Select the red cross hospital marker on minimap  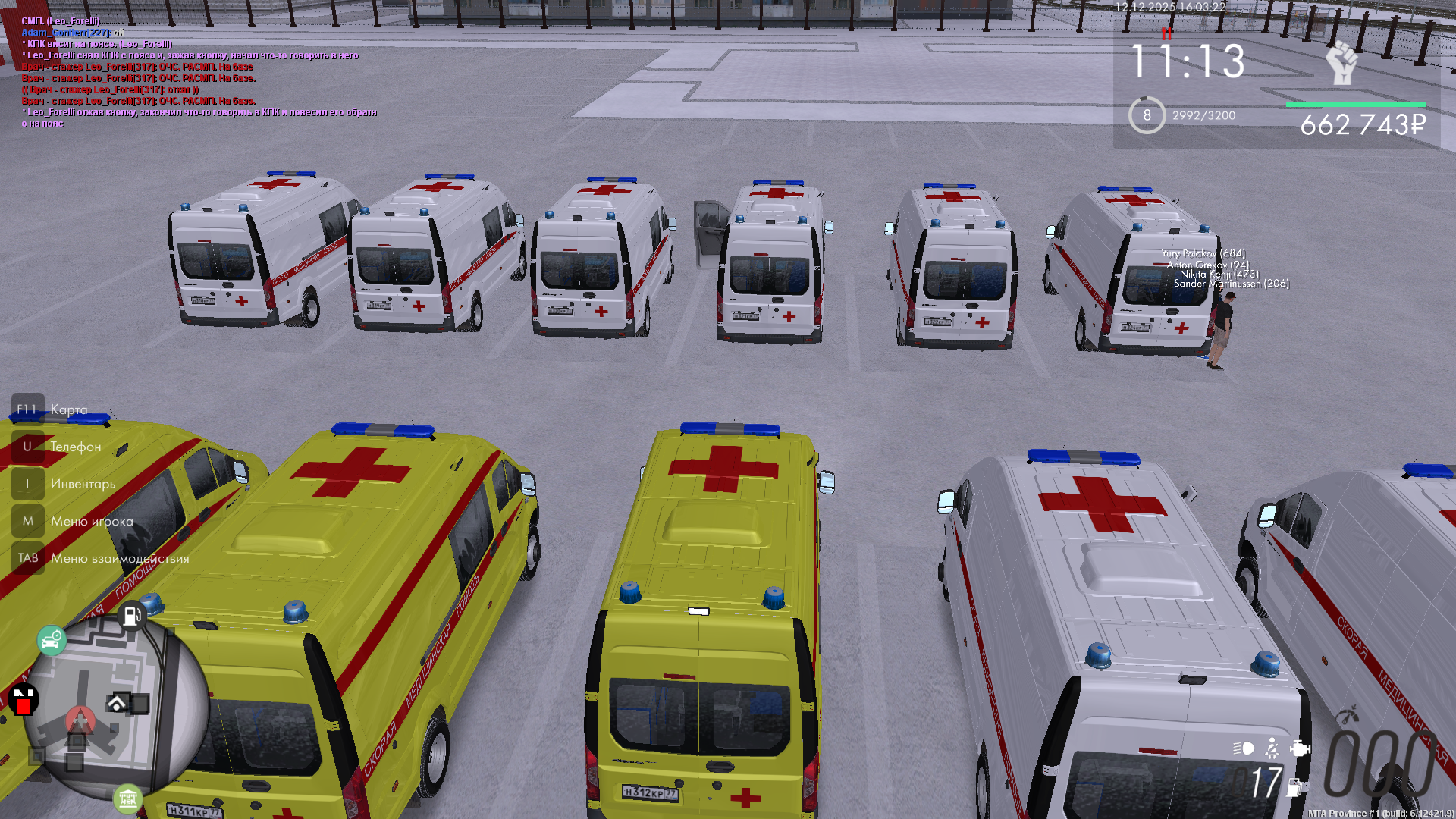click(x=80, y=720)
